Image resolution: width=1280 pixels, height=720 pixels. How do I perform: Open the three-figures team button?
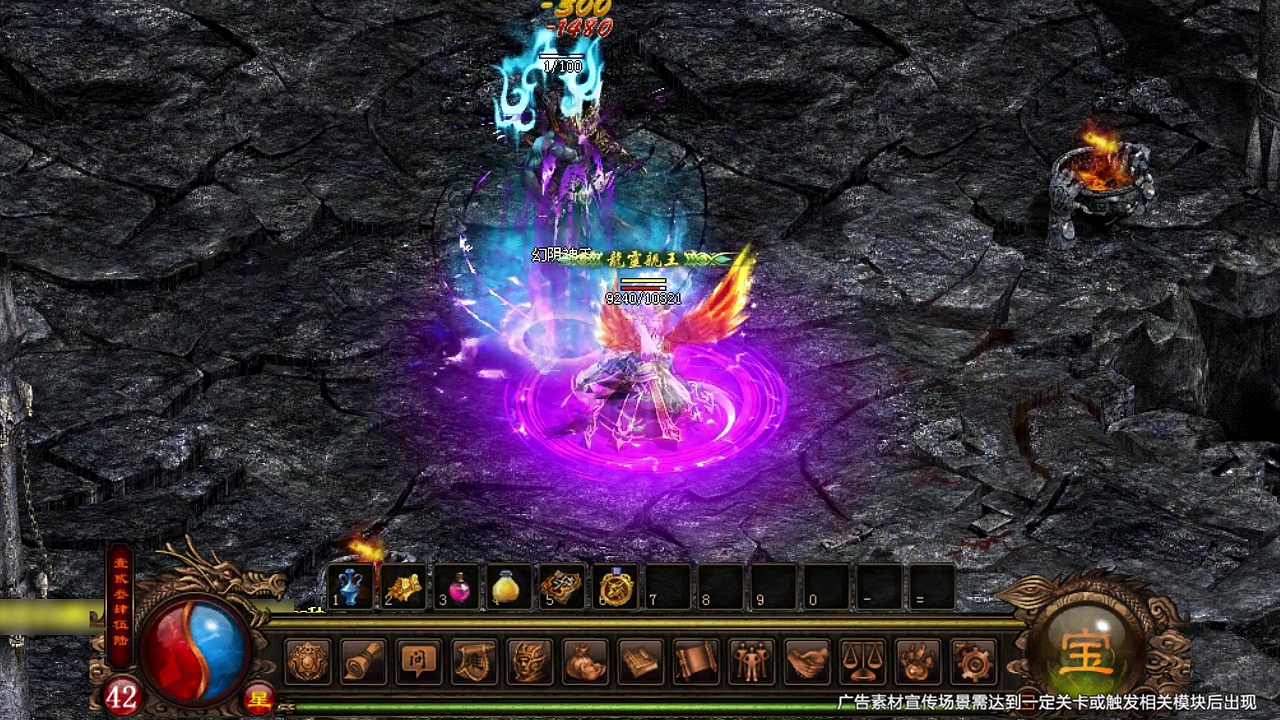[752, 661]
